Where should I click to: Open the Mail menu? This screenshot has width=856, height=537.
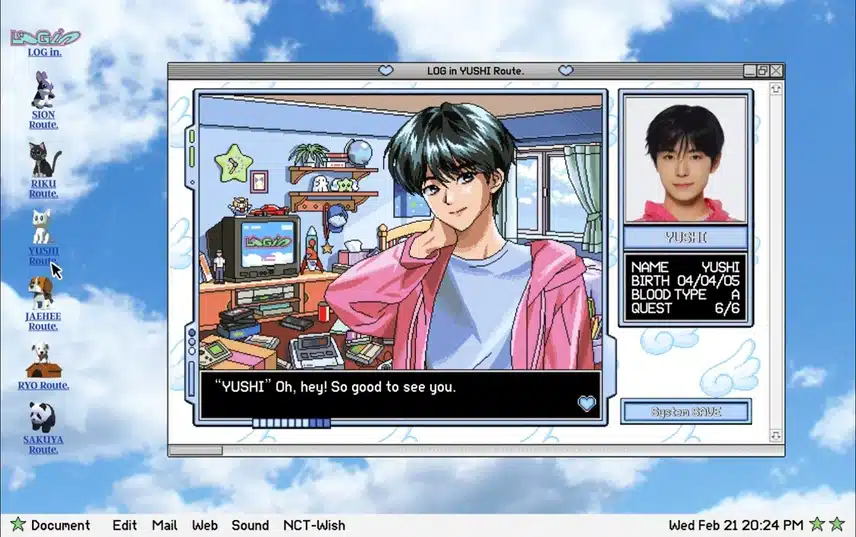click(x=165, y=525)
